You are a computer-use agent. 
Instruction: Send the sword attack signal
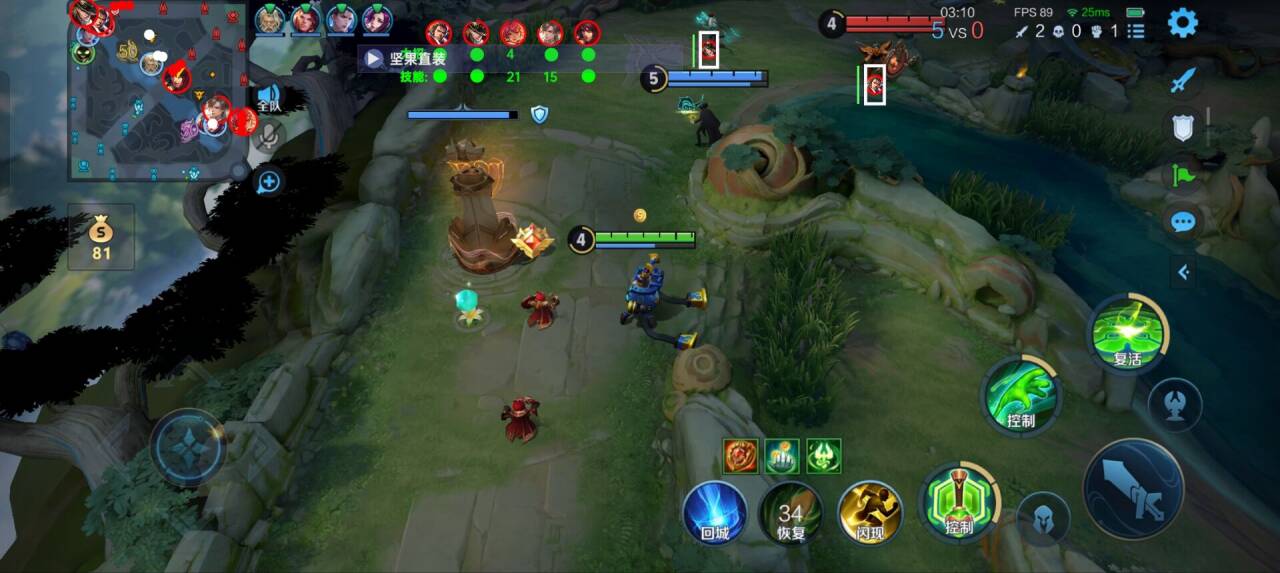[x=1183, y=80]
